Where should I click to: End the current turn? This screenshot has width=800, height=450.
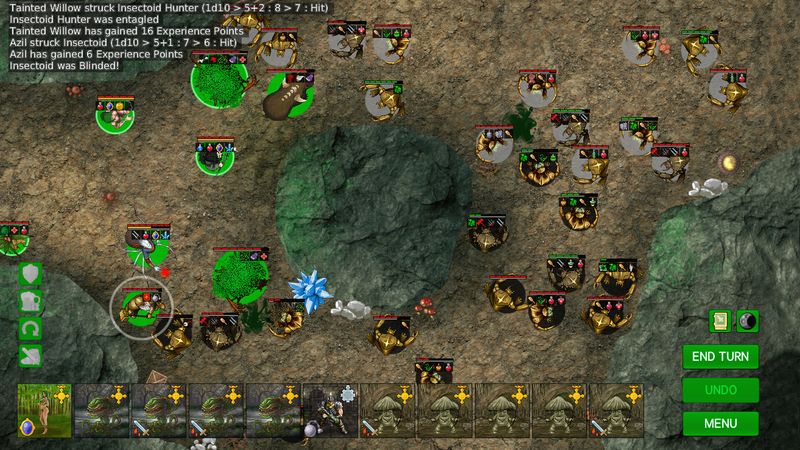coord(720,356)
